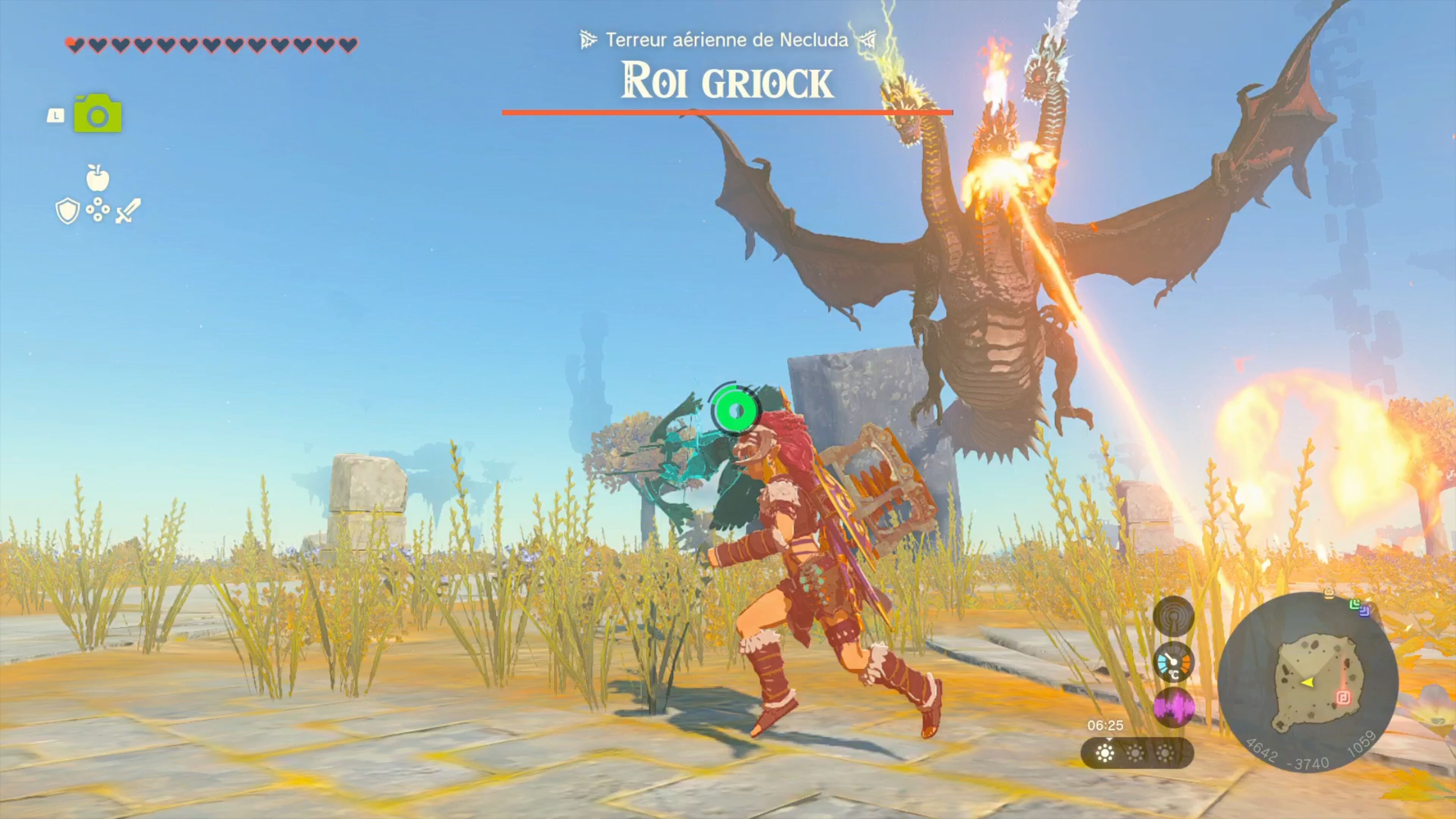
Task: Open the sword weapon quick-select icon
Action: (x=128, y=211)
